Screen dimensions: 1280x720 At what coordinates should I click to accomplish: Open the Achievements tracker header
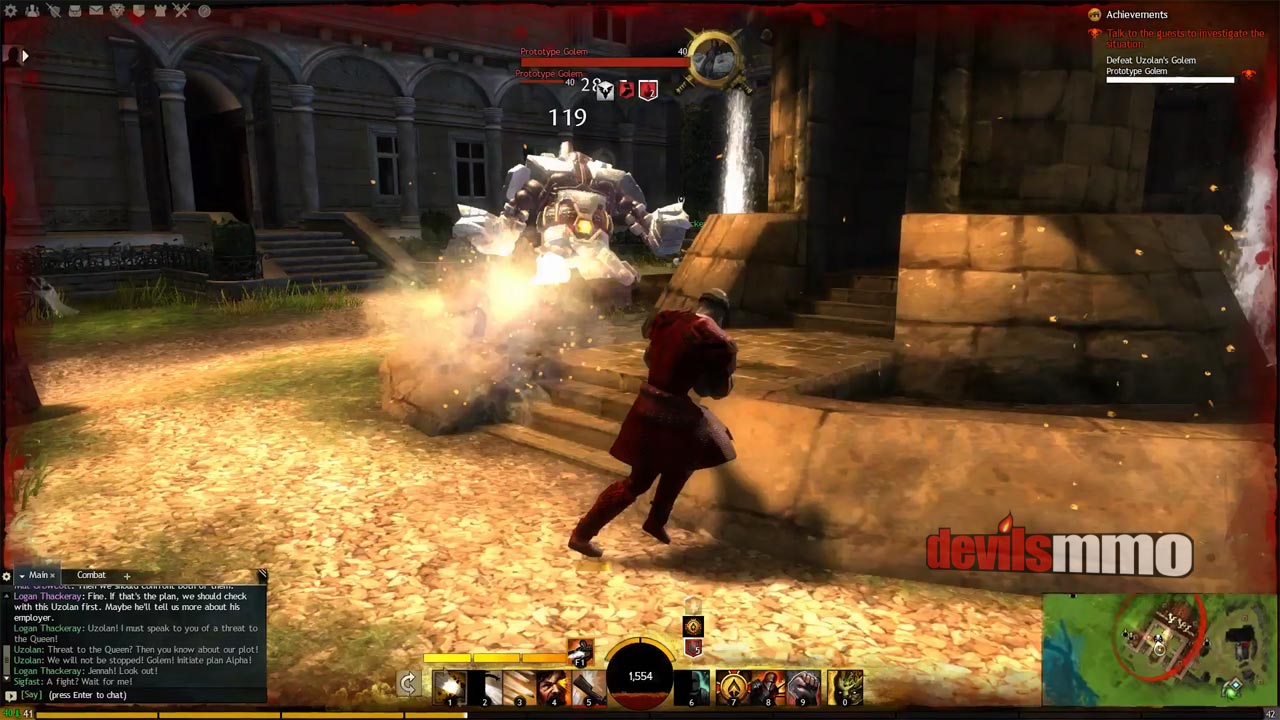click(1136, 15)
